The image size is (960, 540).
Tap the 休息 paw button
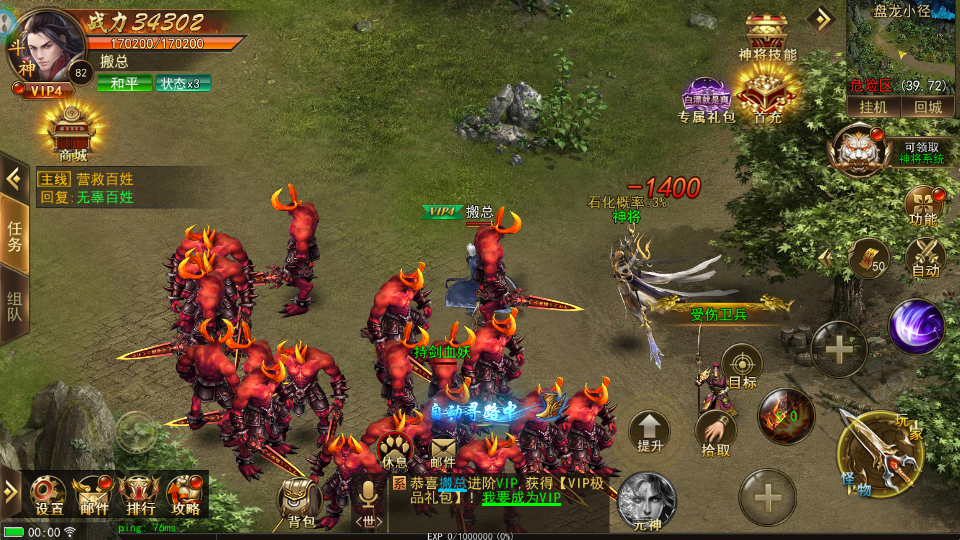[395, 453]
